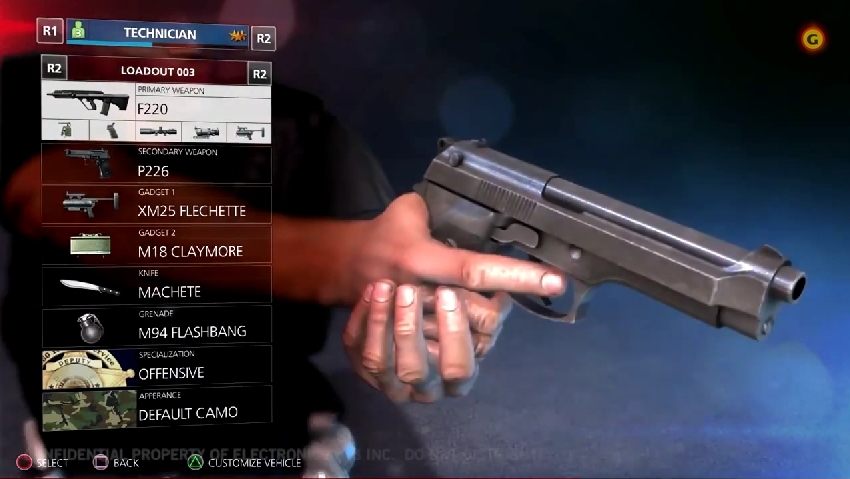Choose the XM25 Flechette gadget slot
The width and height of the screenshot is (850, 479).
pyautogui.click(x=157, y=204)
